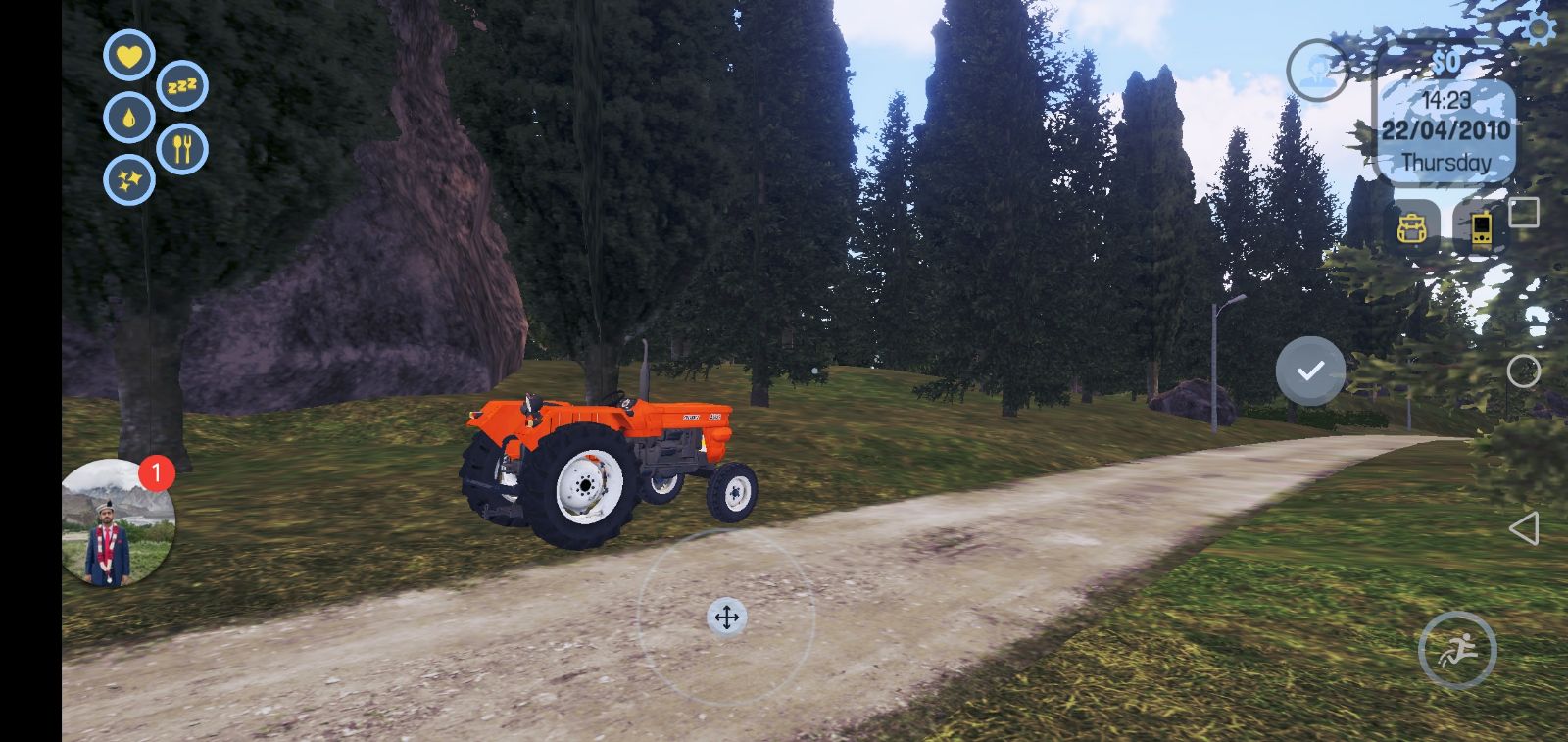Viewport: 1568px width, 742px height.
Task: Open the backpack inventory
Action: tap(1412, 229)
